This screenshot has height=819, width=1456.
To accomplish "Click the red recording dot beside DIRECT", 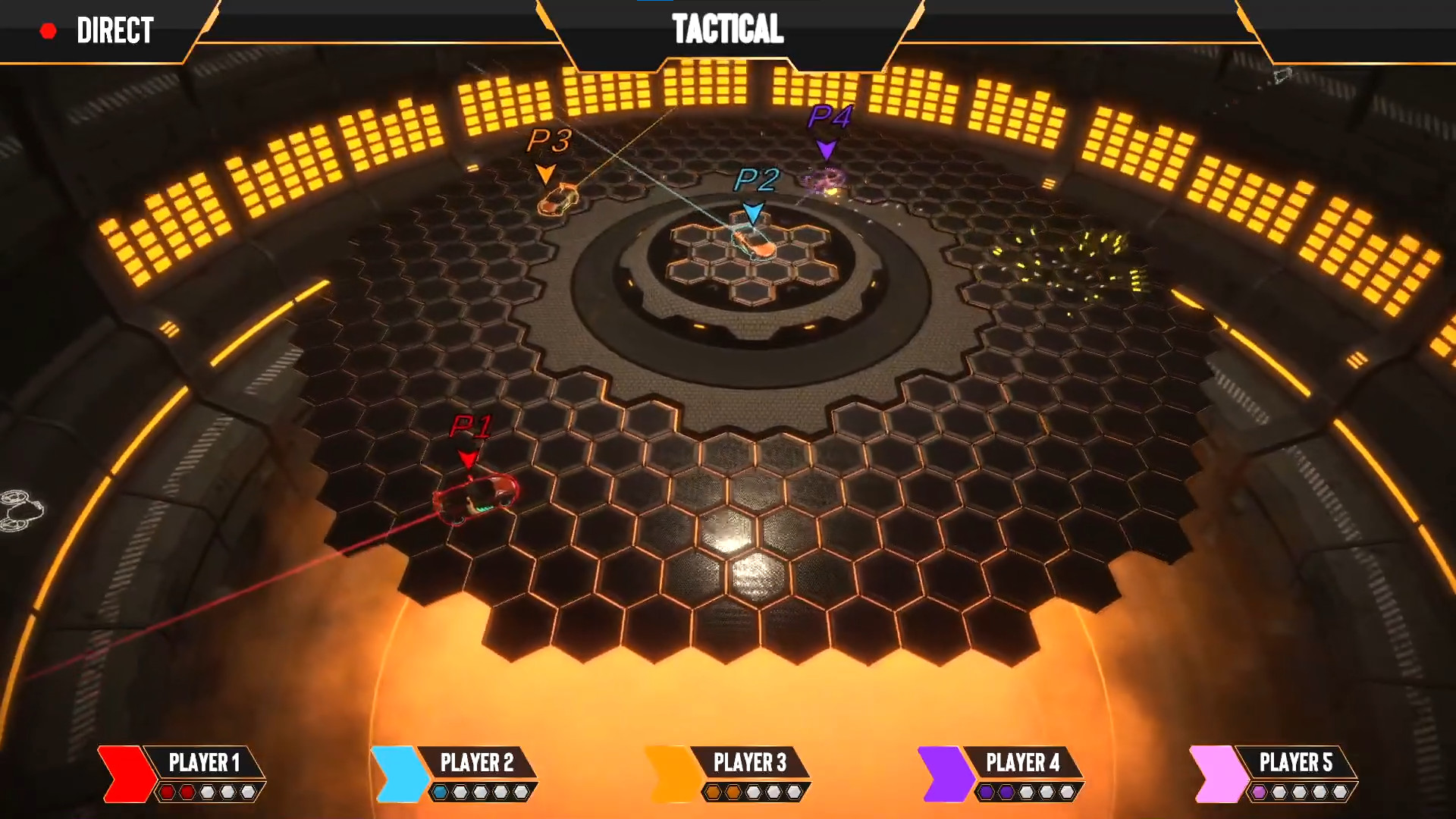I will (49, 31).
